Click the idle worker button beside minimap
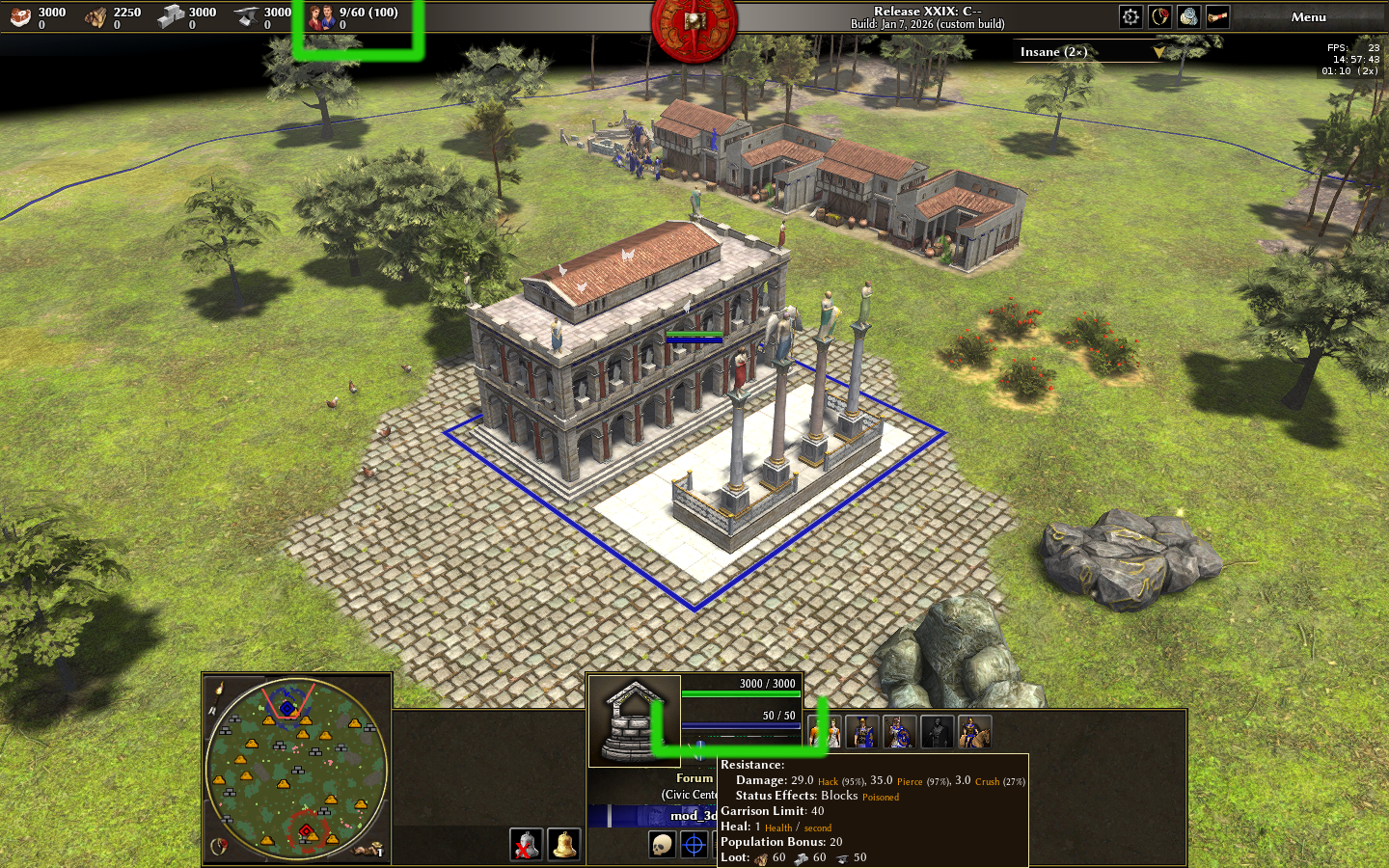This screenshot has height=868, width=1389. click(368, 850)
